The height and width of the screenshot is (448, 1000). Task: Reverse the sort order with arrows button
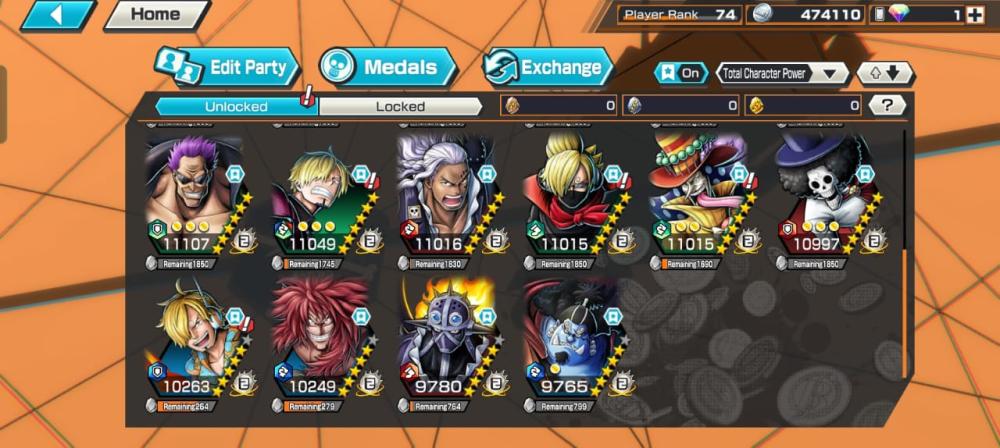[x=885, y=73]
